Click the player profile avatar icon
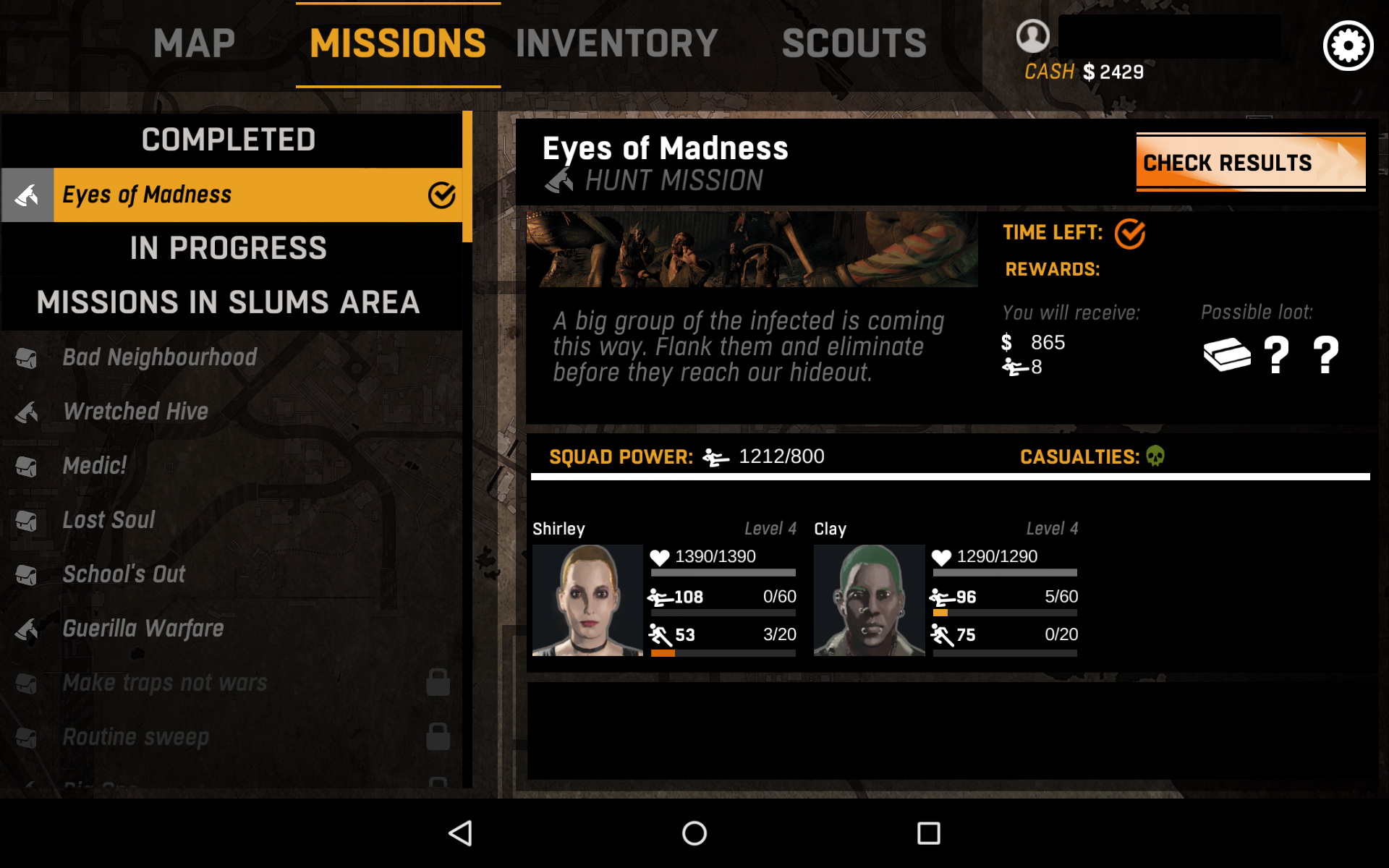The image size is (1389, 868). coord(1032,35)
